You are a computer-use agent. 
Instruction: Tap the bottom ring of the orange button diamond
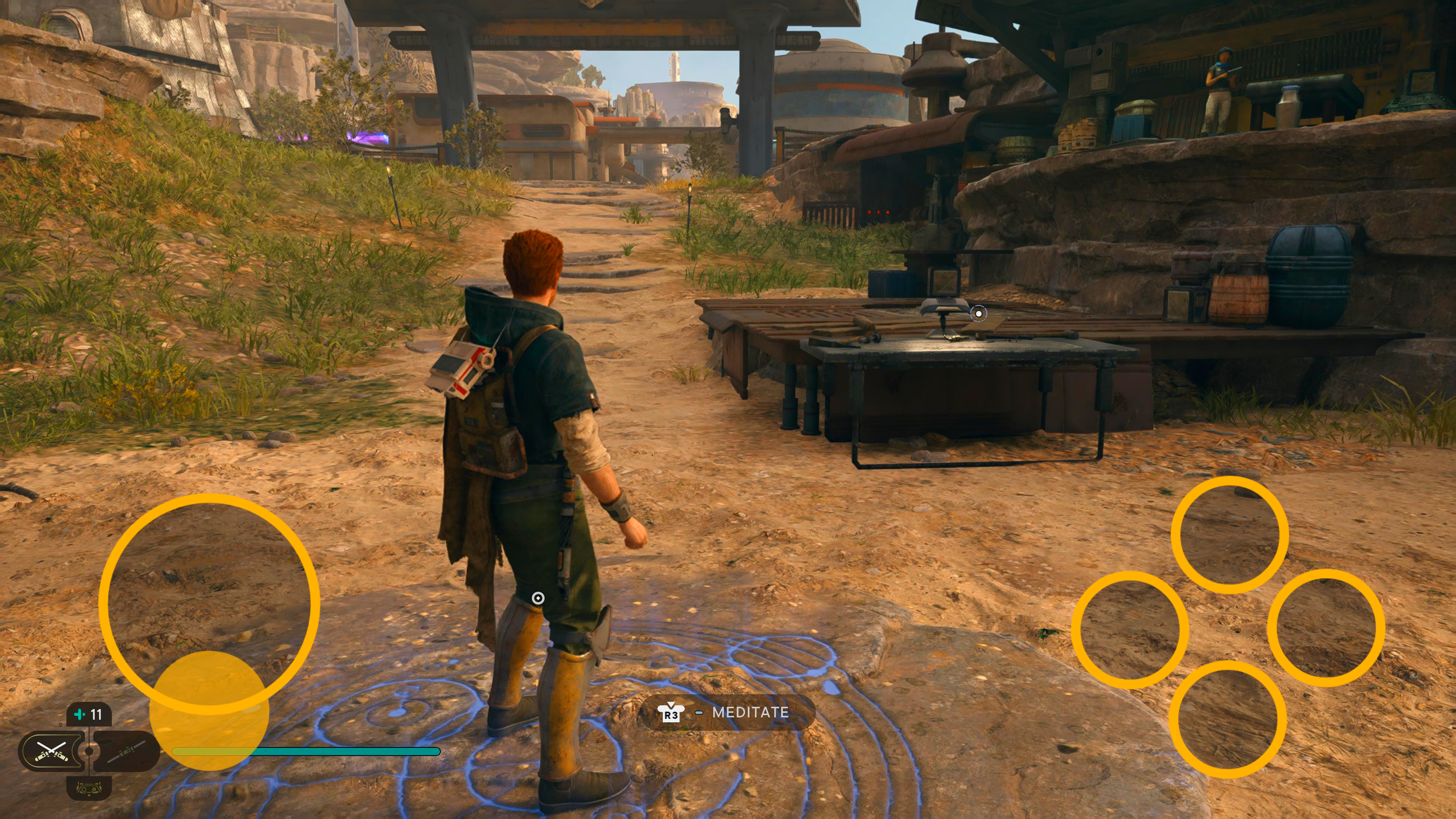(1227, 719)
